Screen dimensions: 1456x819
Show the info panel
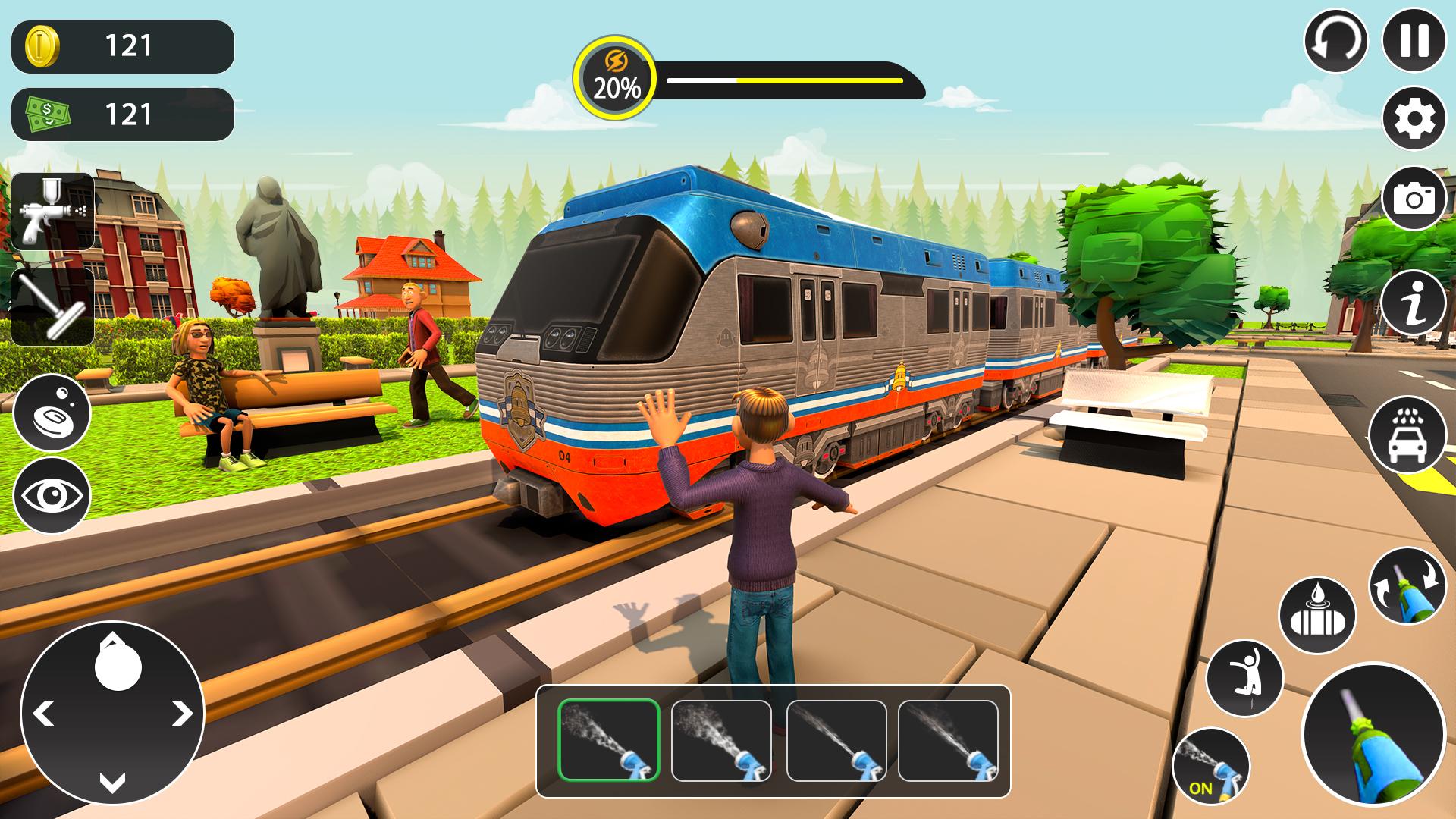(x=1414, y=303)
